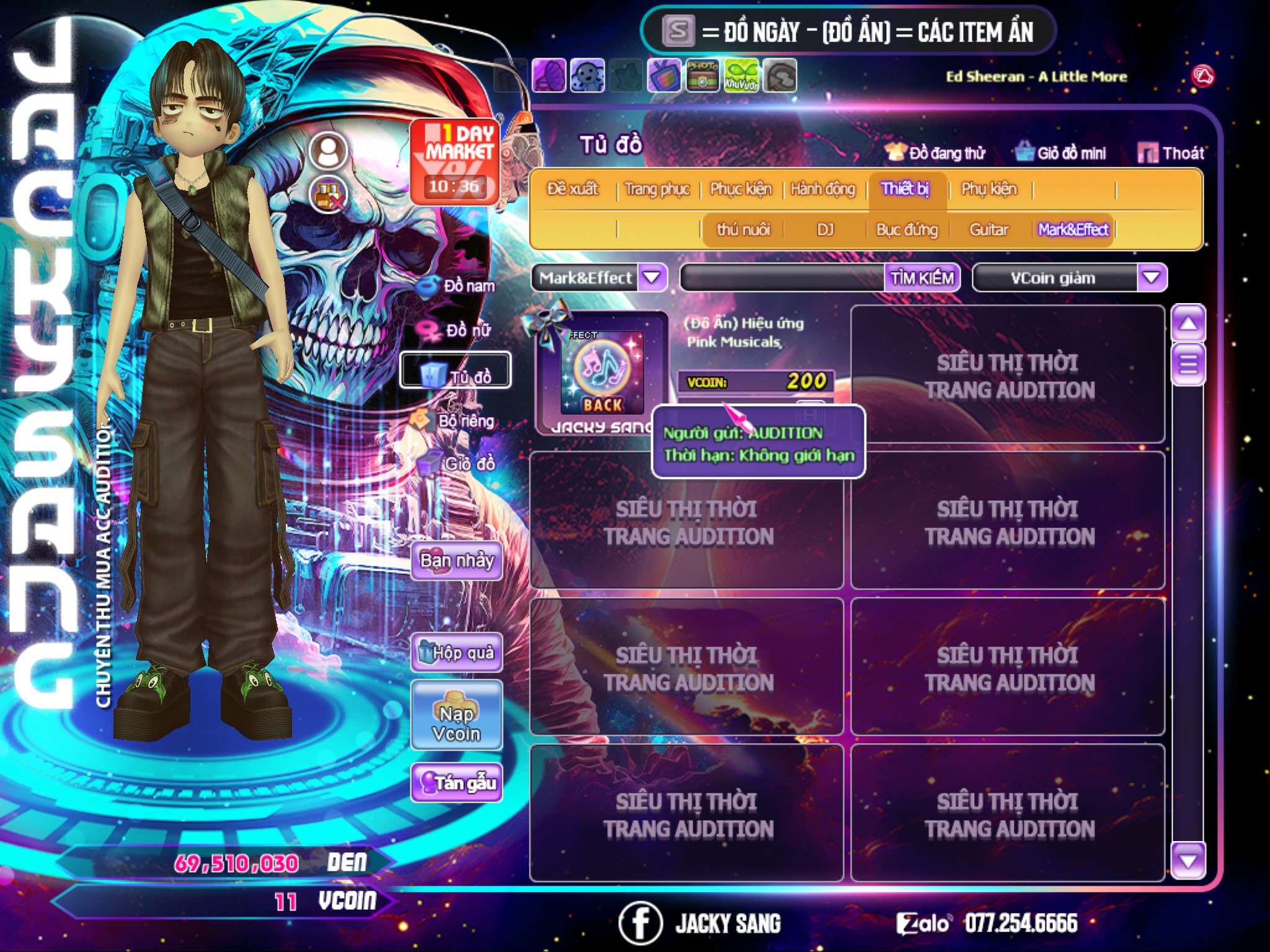This screenshot has width=1270, height=952.
Task: Open the Phụ kiện tab
Action: click(989, 189)
